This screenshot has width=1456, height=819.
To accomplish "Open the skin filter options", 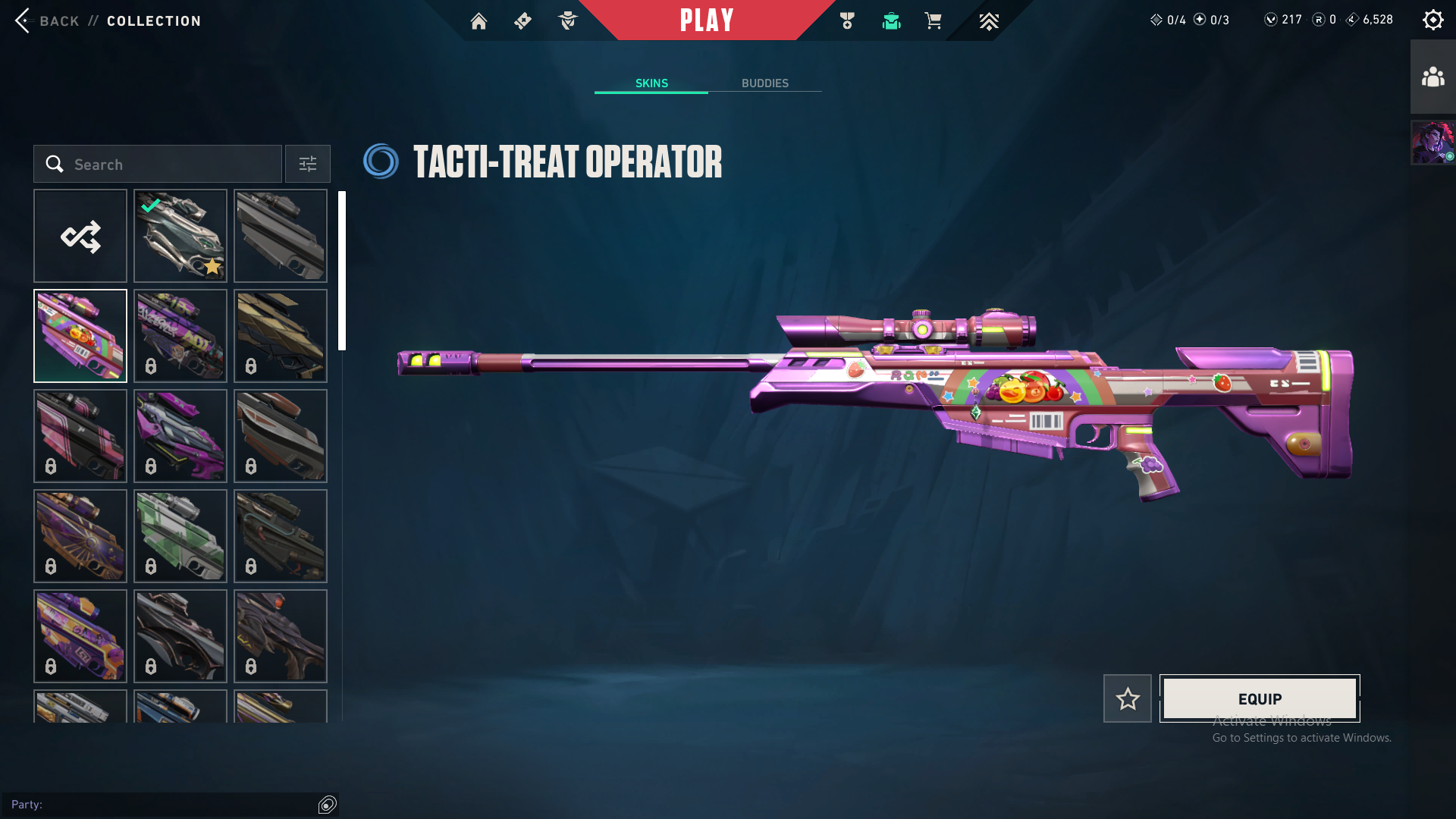I will click(x=308, y=164).
